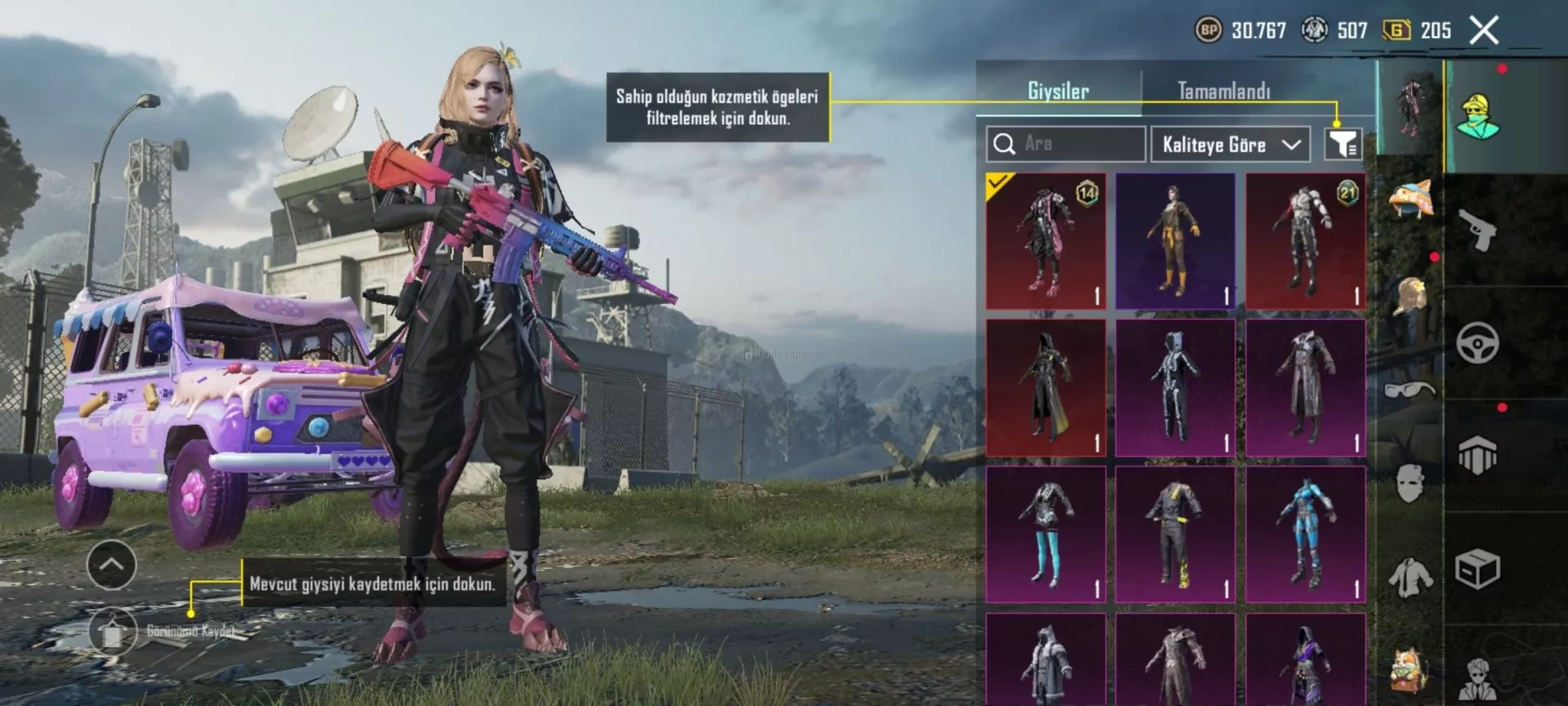Choose the blue cyber armor outfit

pos(1305,534)
